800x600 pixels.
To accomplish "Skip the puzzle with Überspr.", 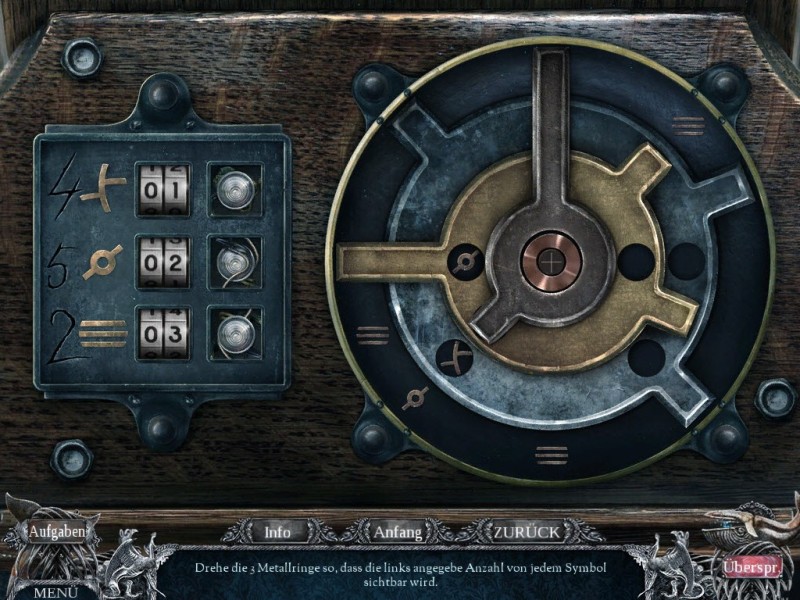I will [x=748, y=566].
